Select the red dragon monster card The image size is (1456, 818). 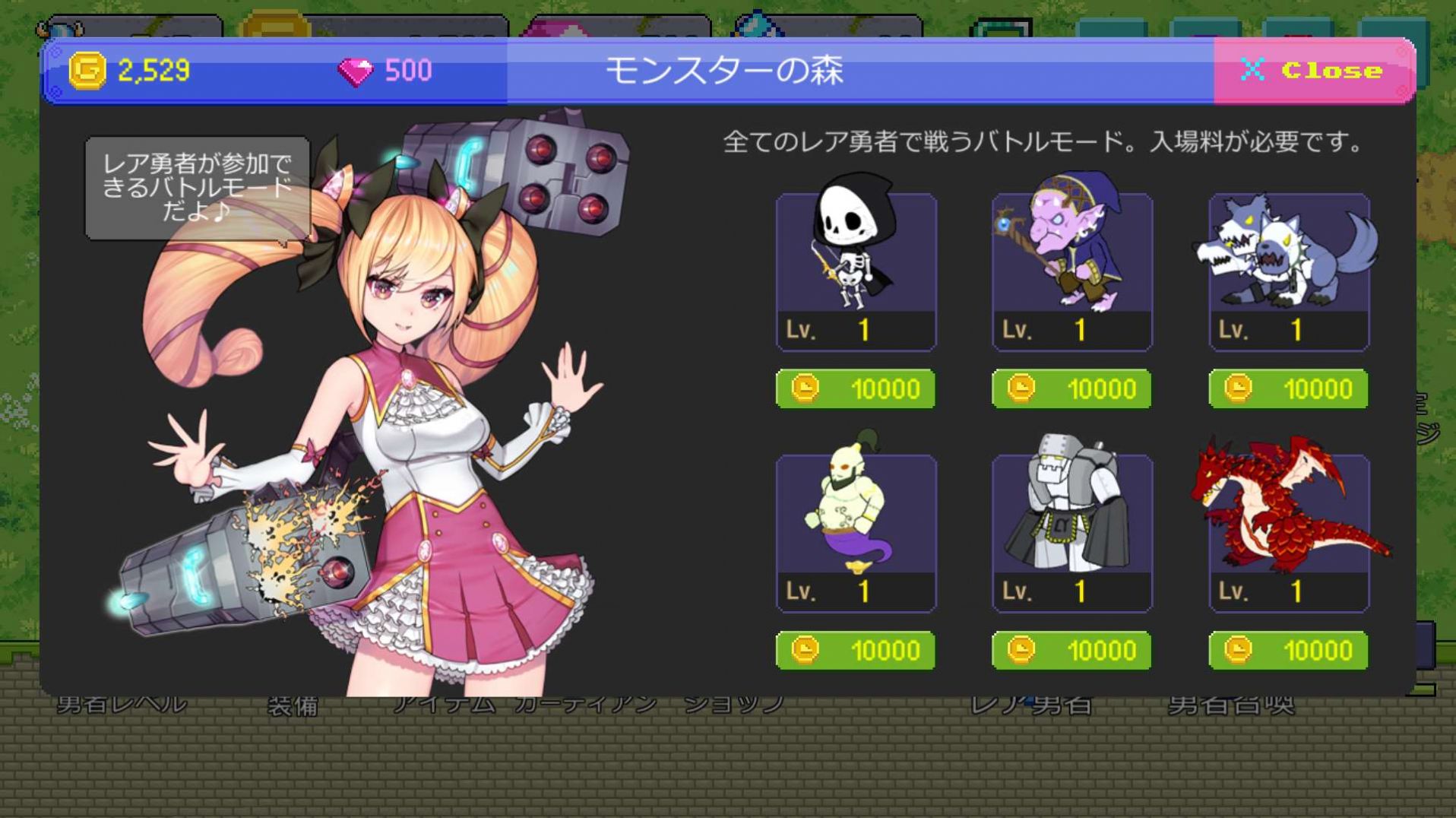(1287, 532)
